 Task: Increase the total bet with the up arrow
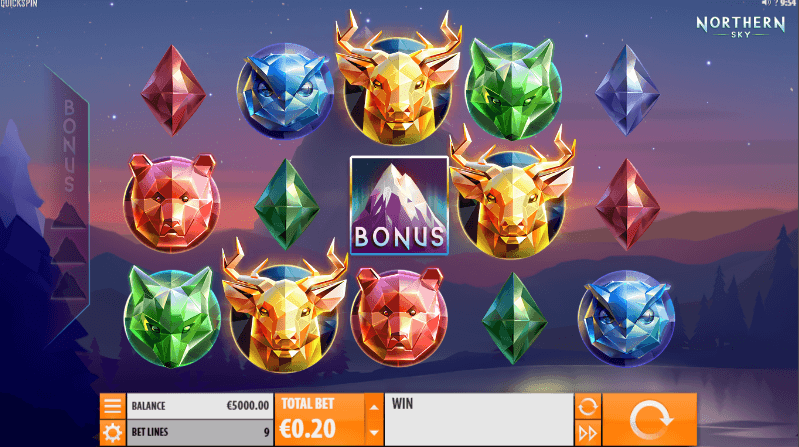tap(373, 408)
